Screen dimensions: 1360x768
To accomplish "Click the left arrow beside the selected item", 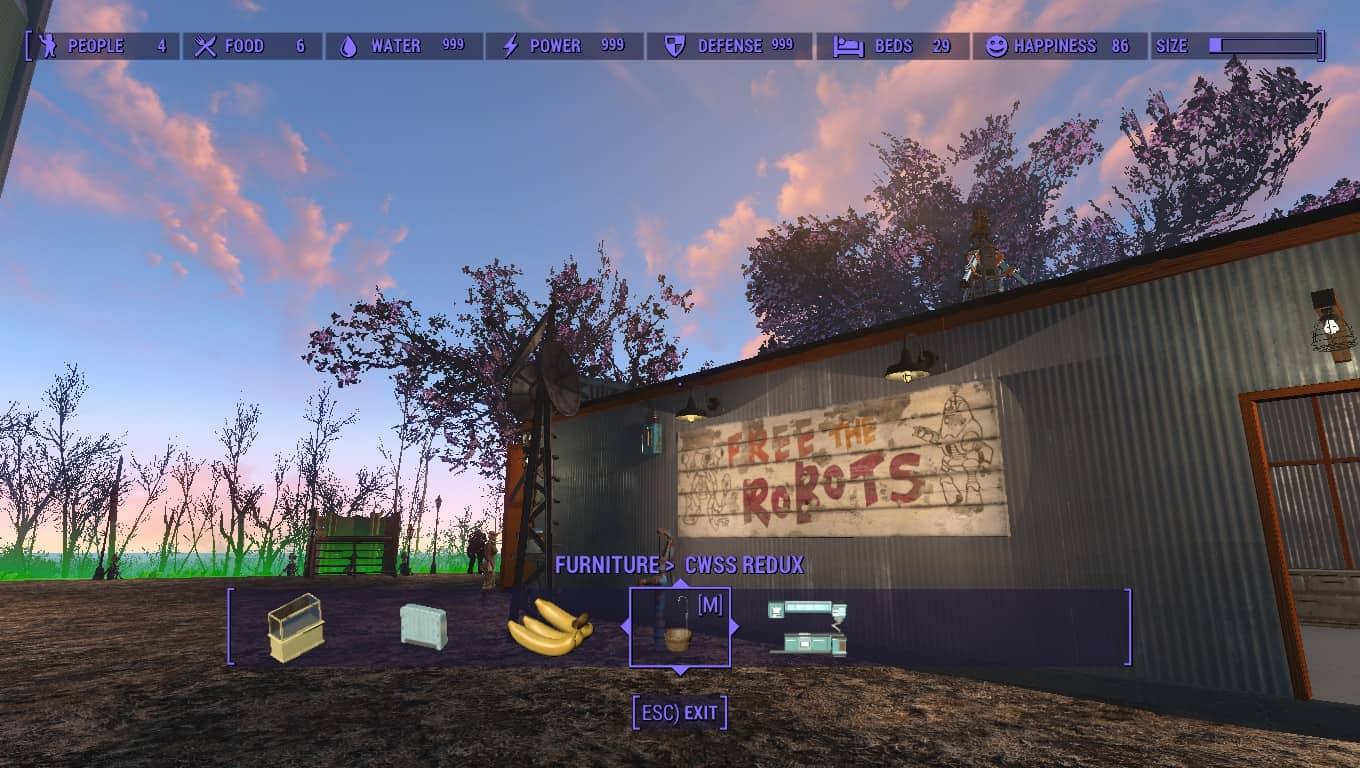I will pyautogui.click(x=626, y=627).
